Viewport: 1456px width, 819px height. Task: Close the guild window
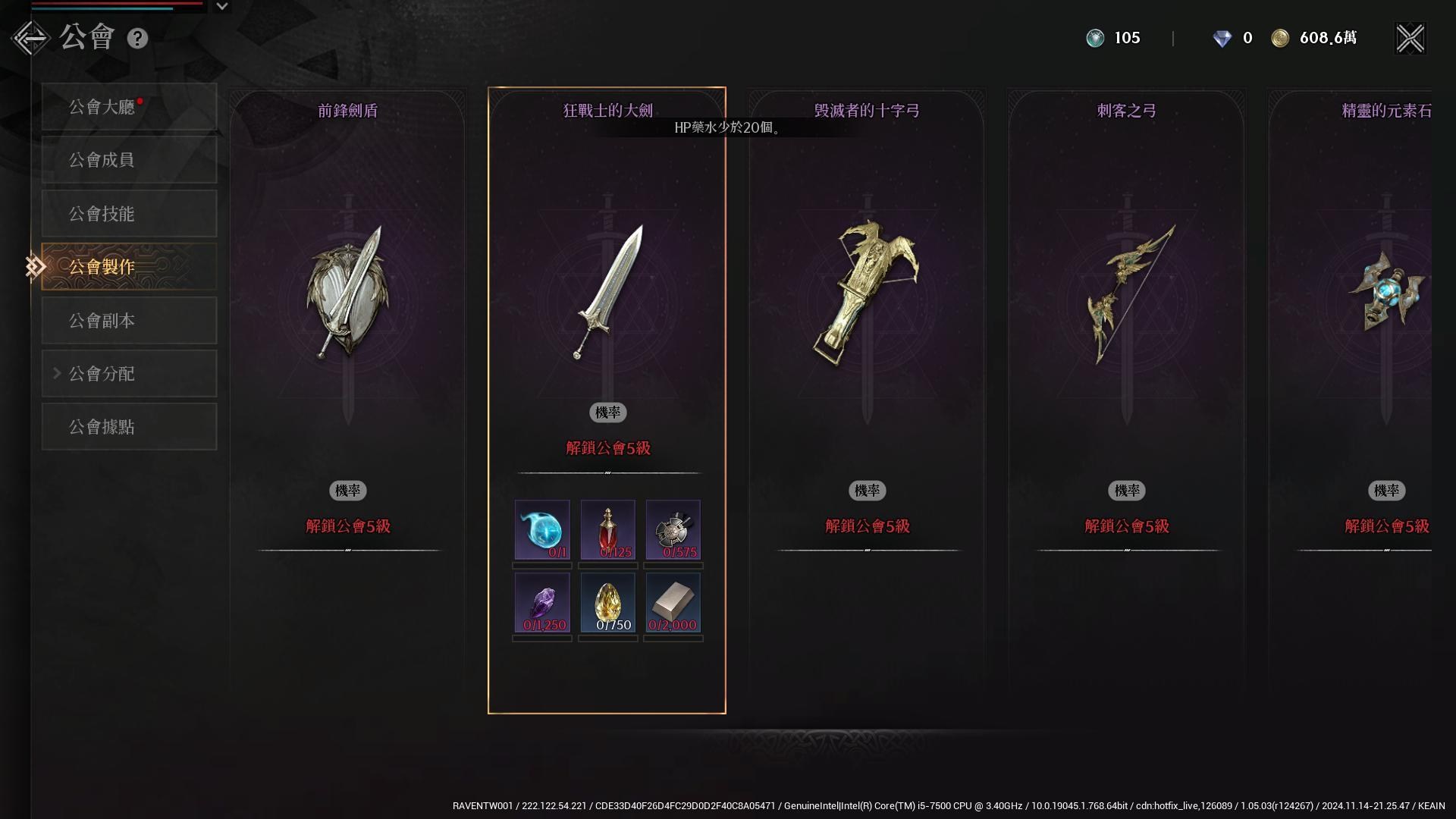[1410, 39]
